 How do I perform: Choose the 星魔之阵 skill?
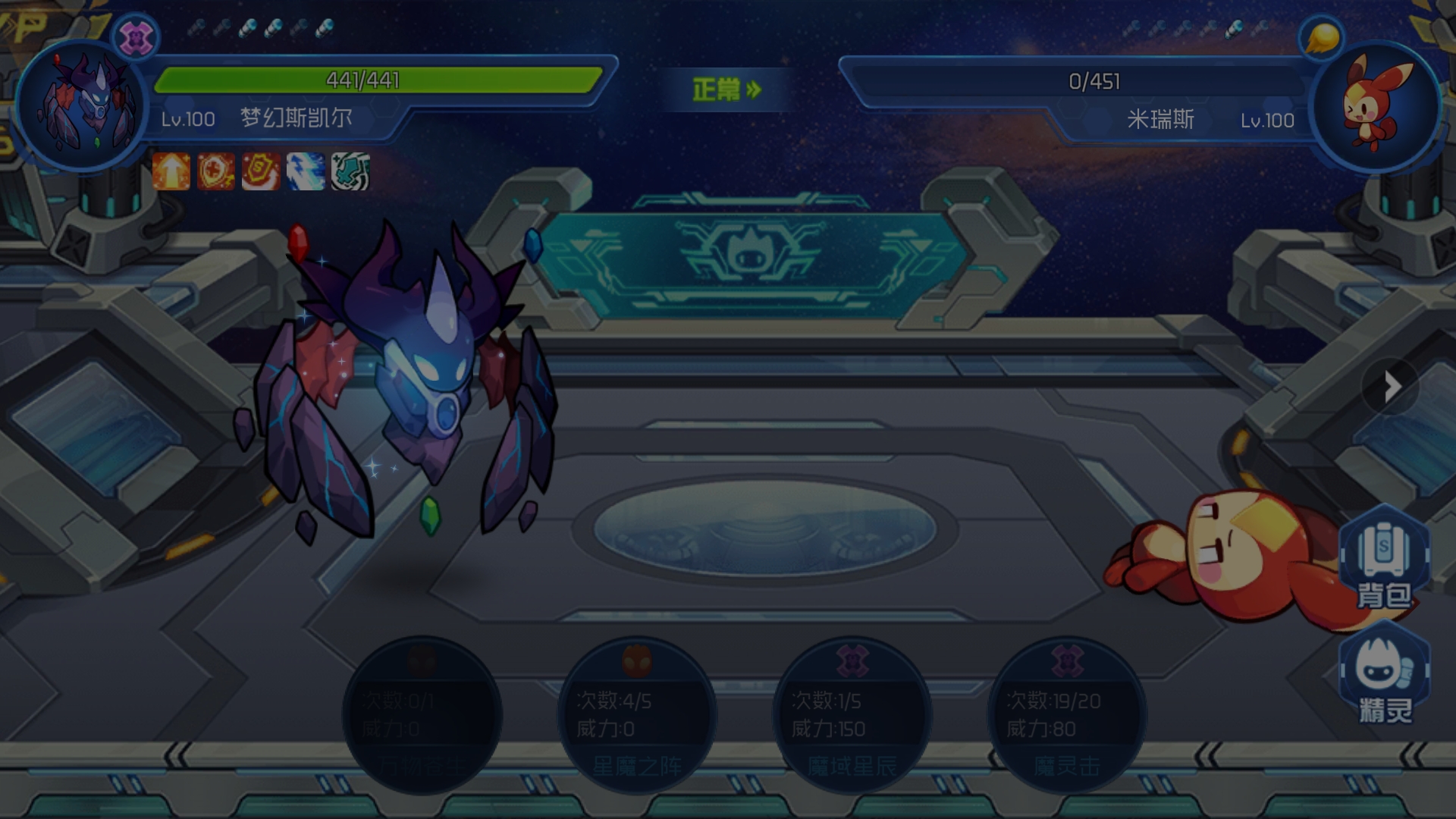[637, 715]
